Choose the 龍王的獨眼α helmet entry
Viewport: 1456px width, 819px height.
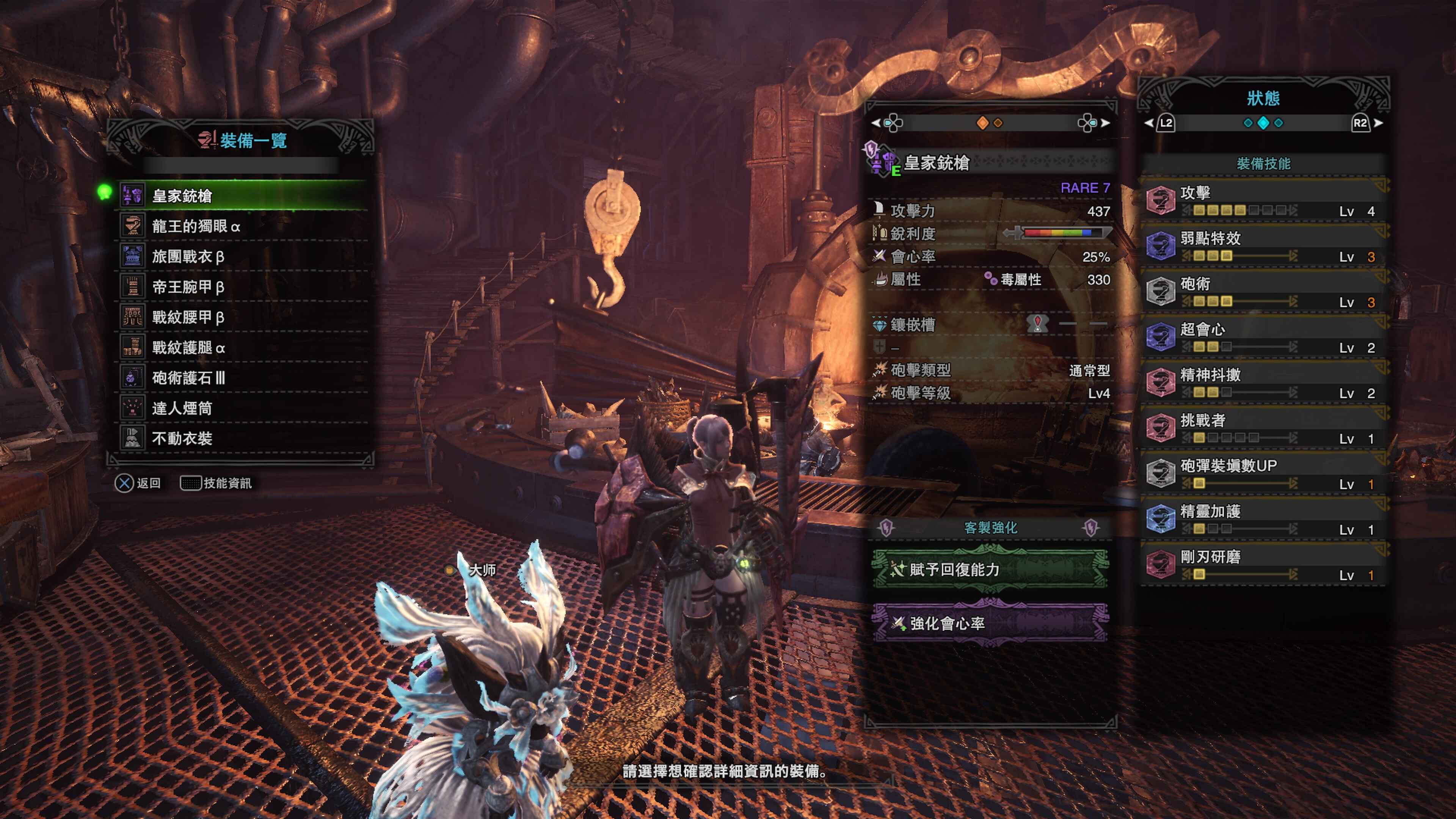click(243, 226)
